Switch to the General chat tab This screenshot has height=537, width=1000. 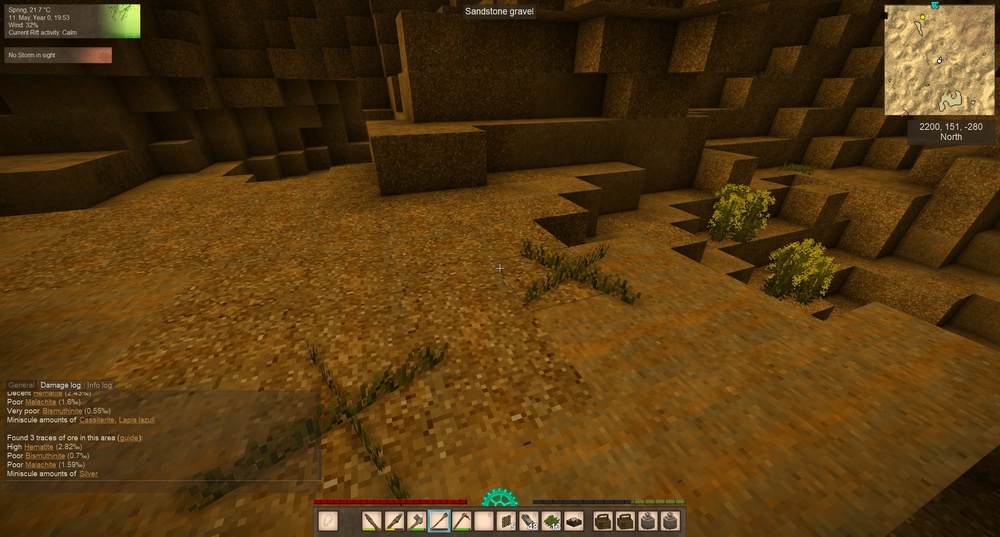[x=21, y=385]
